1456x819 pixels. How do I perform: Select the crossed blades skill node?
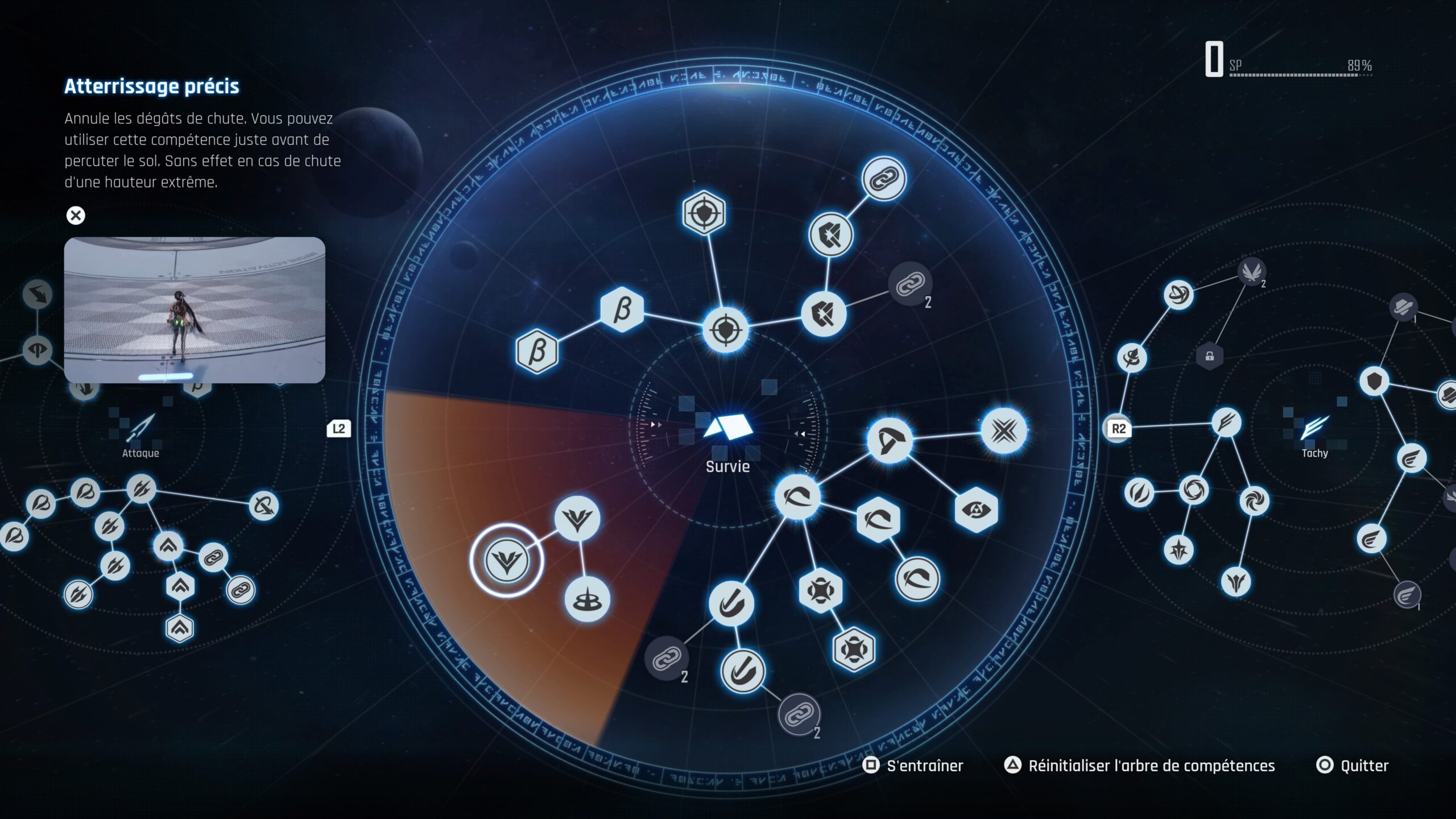(x=1004, y=431)
